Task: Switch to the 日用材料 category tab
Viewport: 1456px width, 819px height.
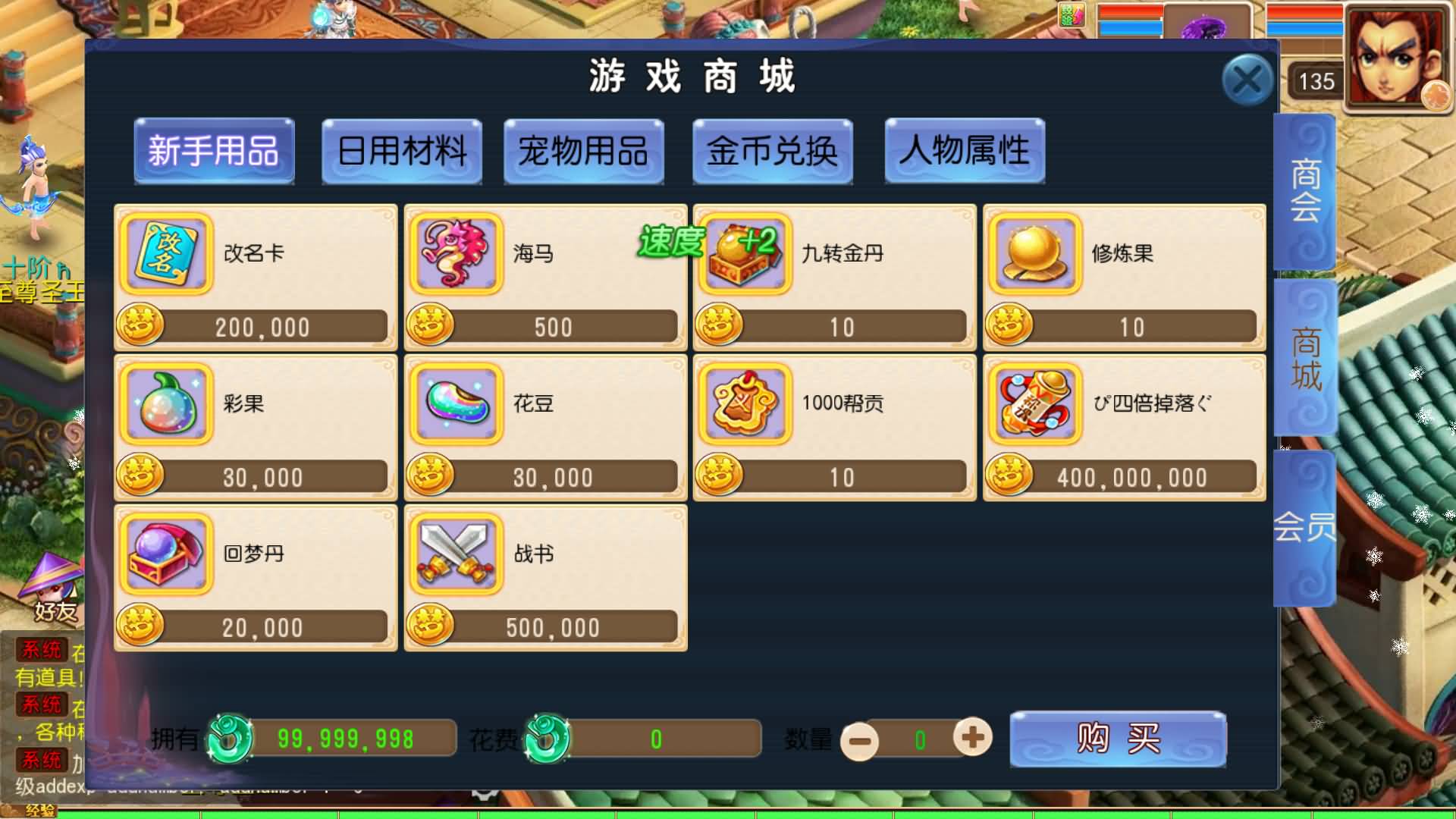Action: click(x=402, y=152)
